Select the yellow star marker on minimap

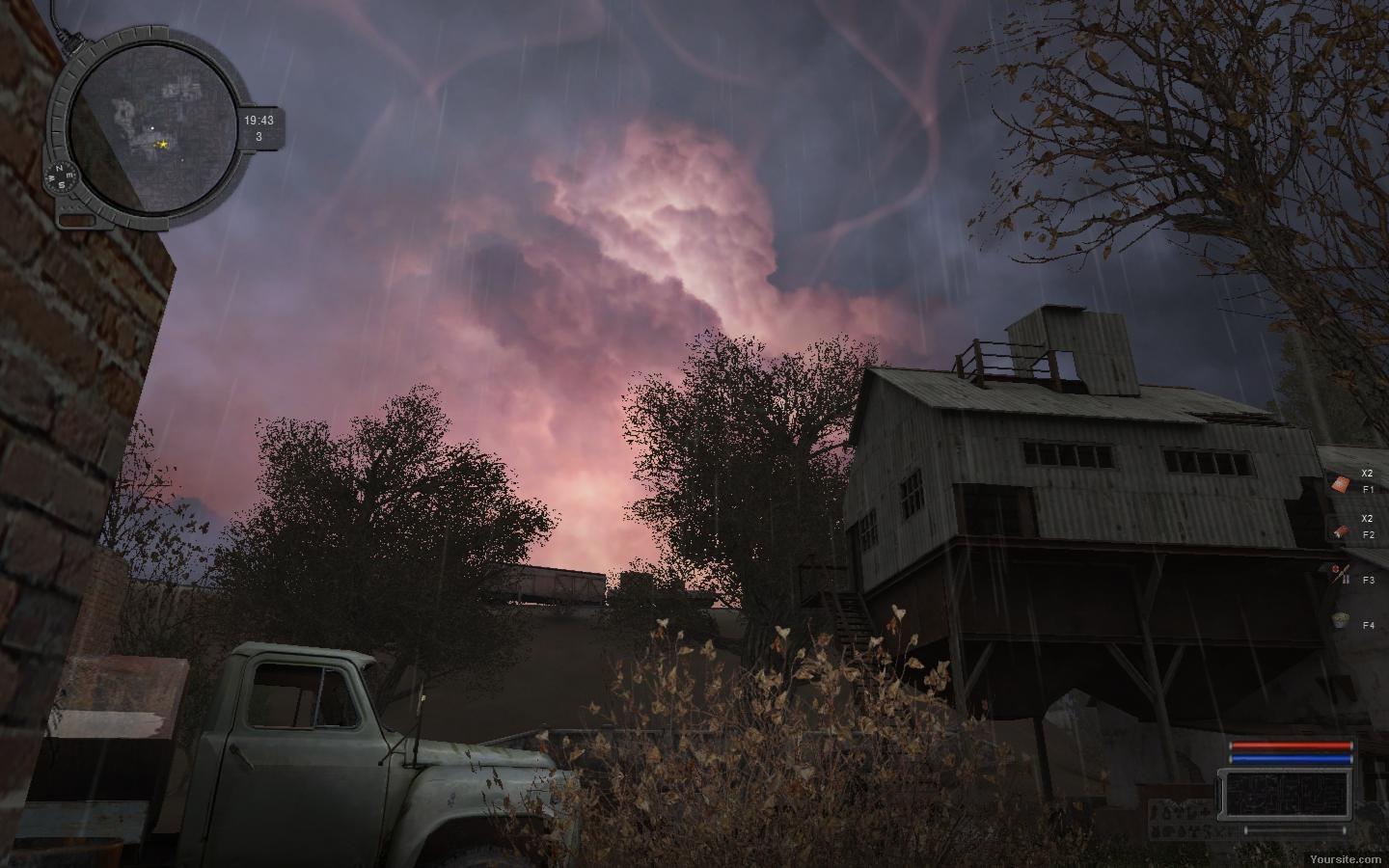coord(163,144)
